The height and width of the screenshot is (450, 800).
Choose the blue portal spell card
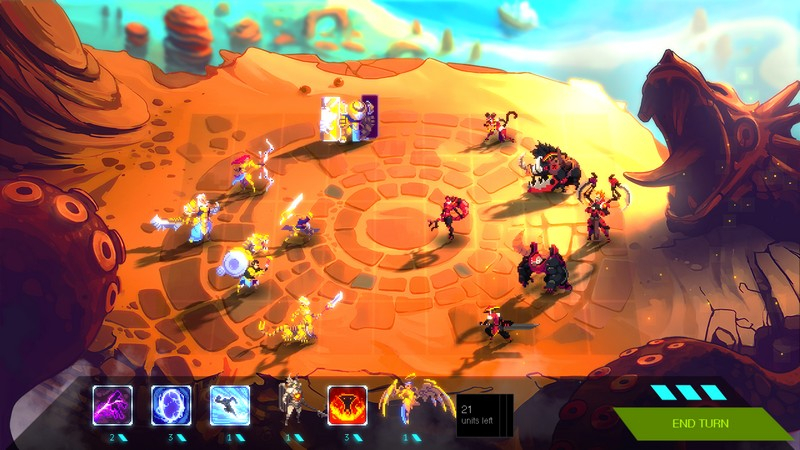(x=171, y=405)
